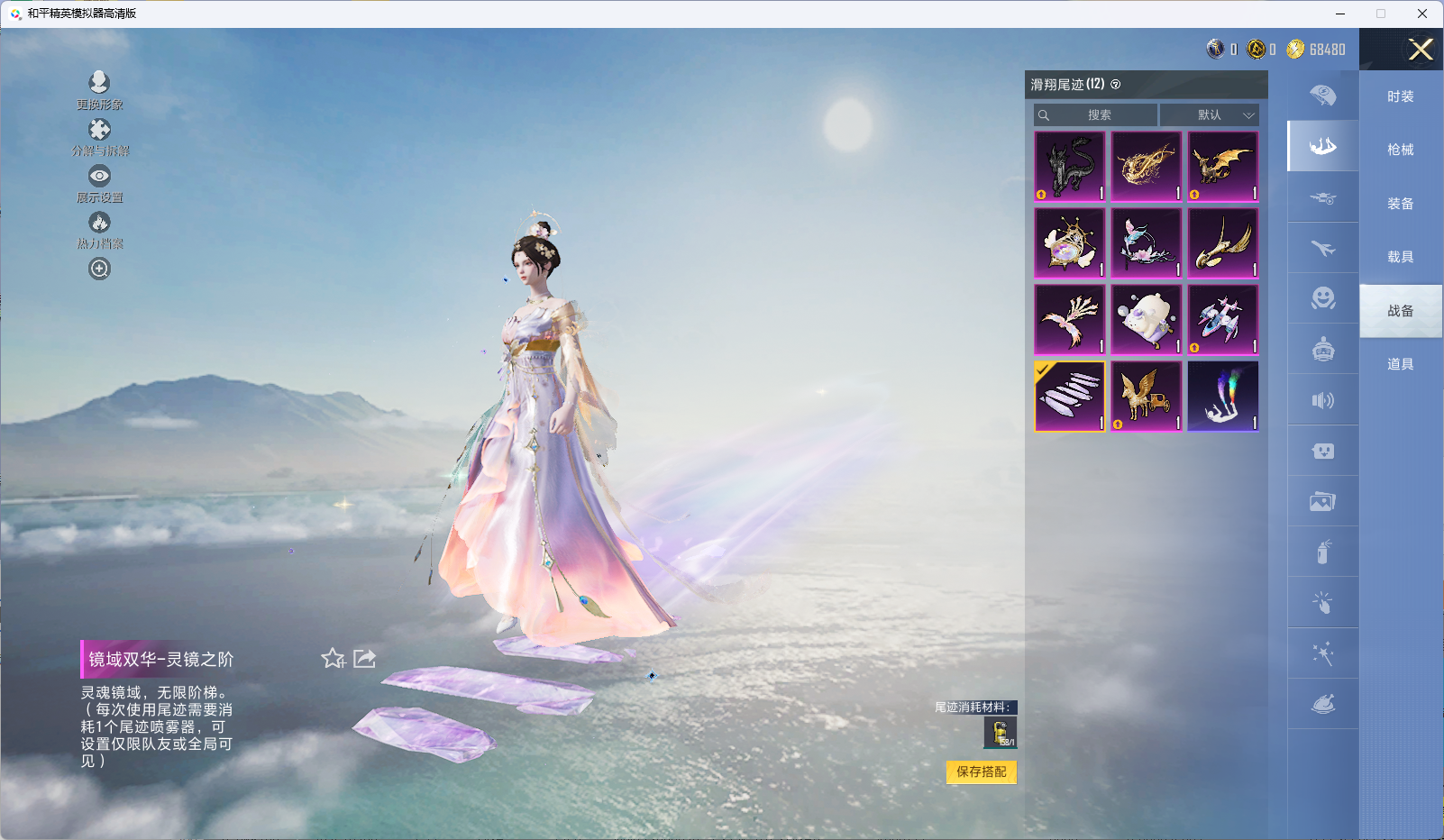This screenshot has width=1444, height=840.
Task: Minimize the emulator window
Action: tap(1340, 14)
